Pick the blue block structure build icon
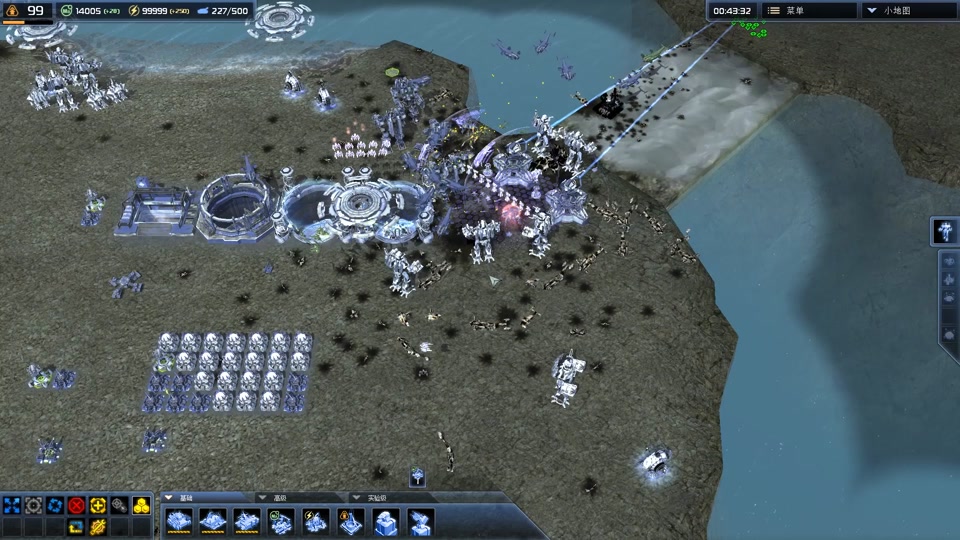 pos(386,521)
